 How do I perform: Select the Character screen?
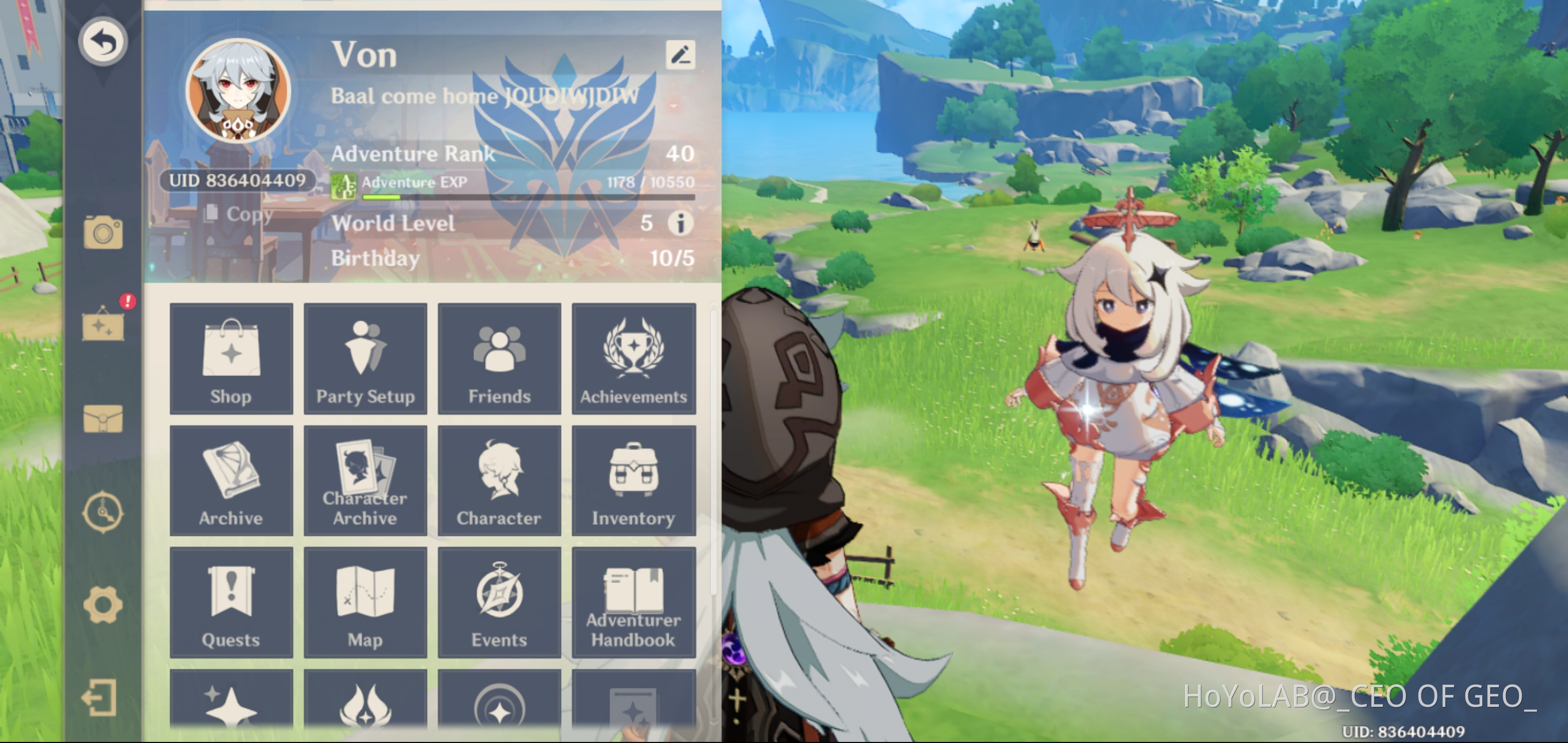(499, 481)
